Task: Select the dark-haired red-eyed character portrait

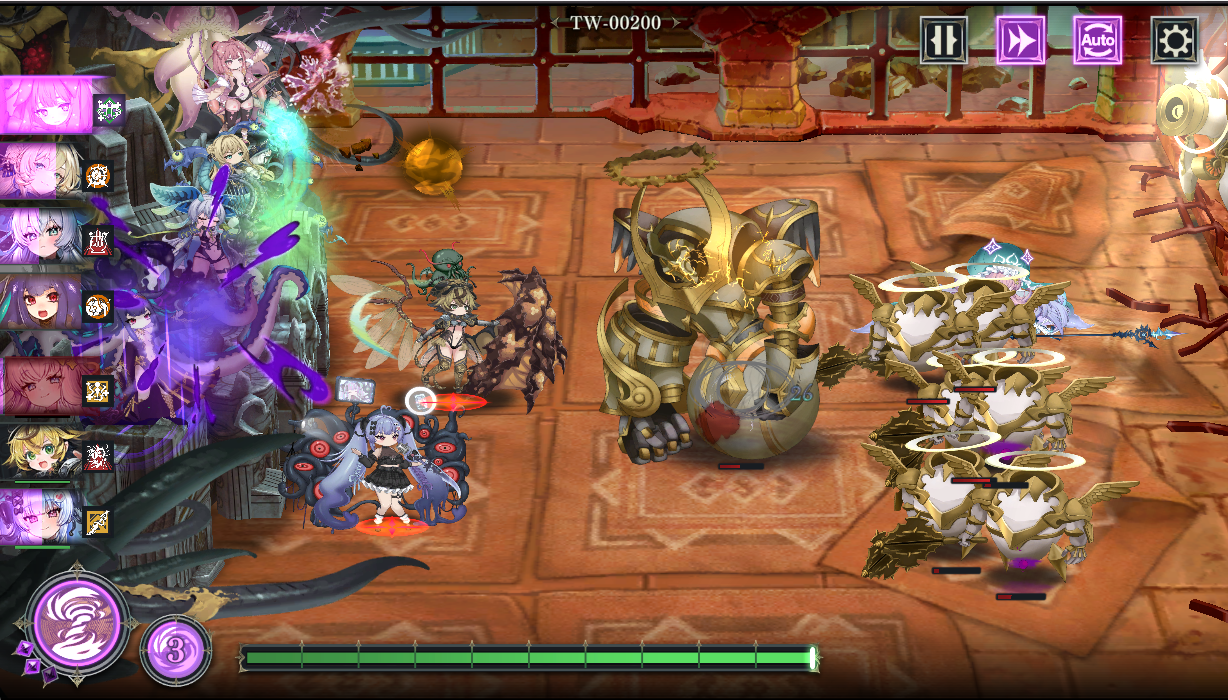Action: (41, 302)
